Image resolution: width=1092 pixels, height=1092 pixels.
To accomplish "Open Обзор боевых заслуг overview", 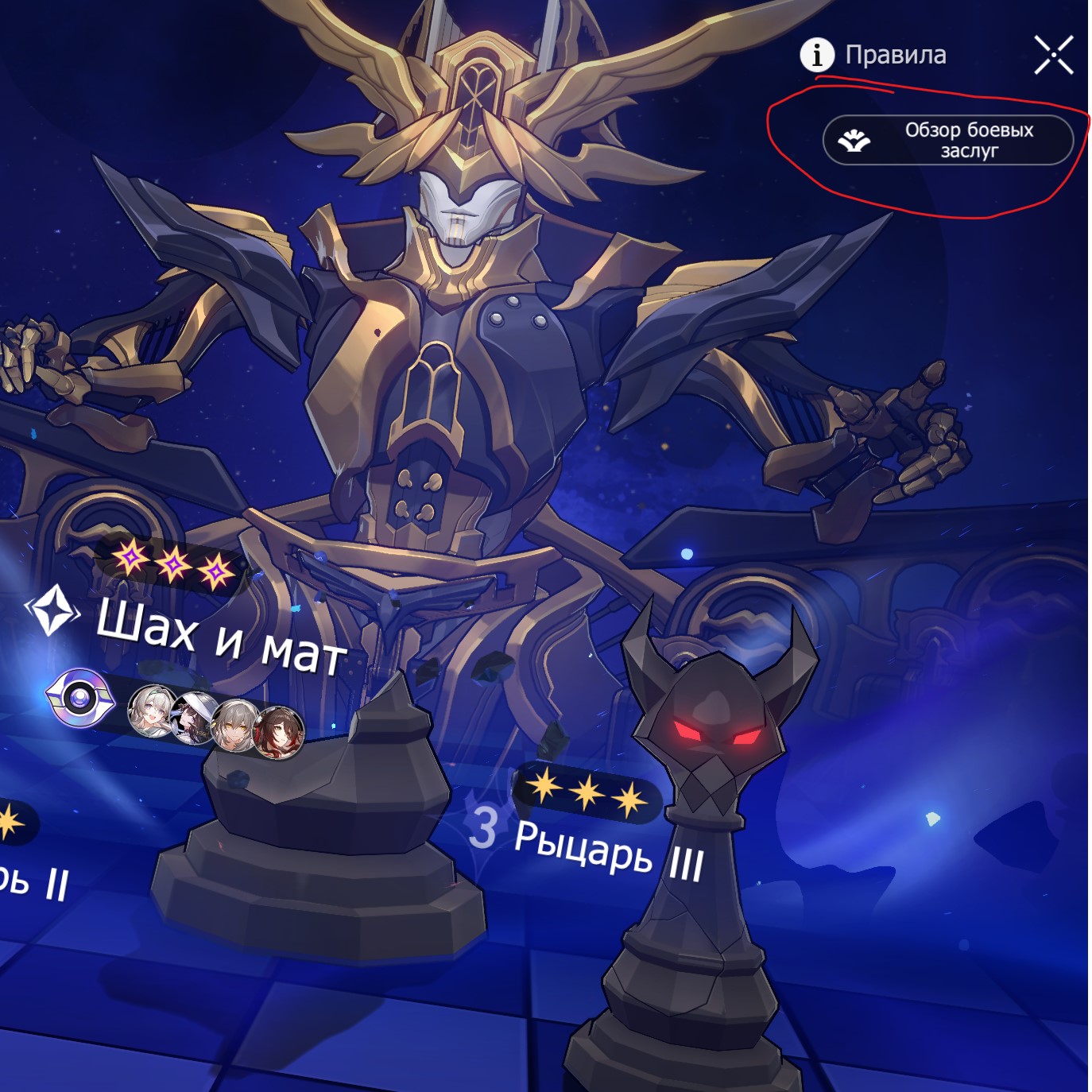I will pos(947,141).
